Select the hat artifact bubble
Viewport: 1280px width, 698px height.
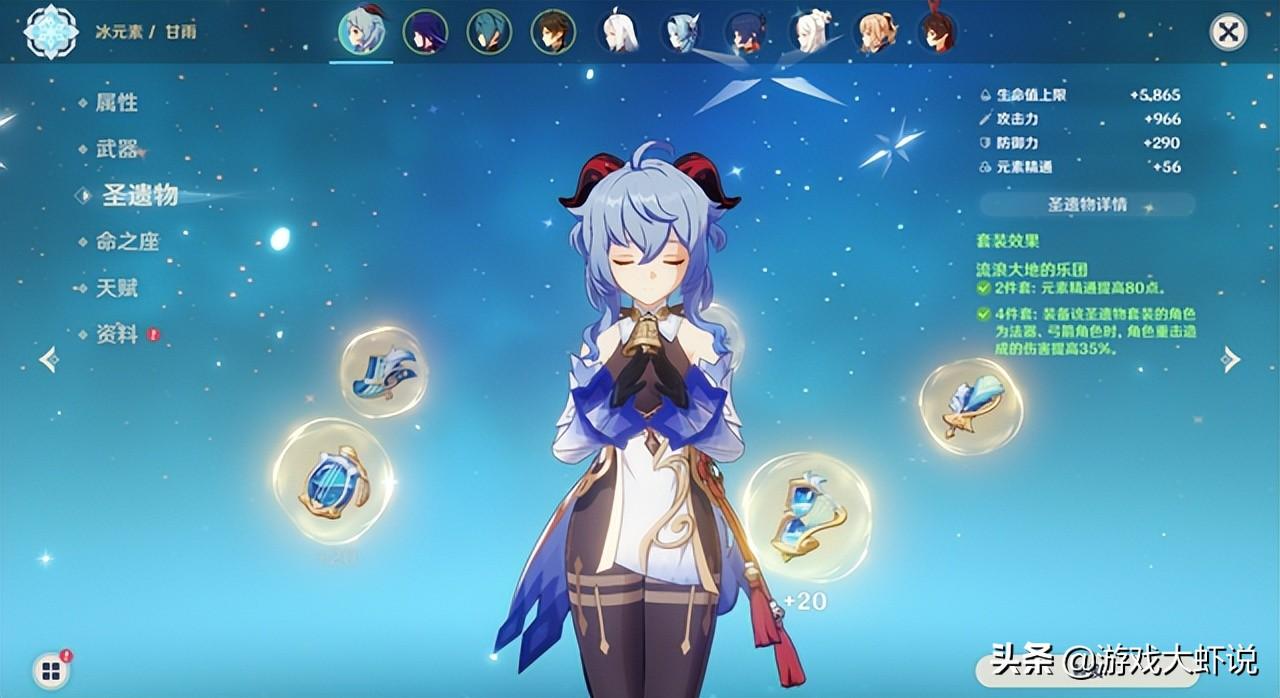click(x=384, y=372)
